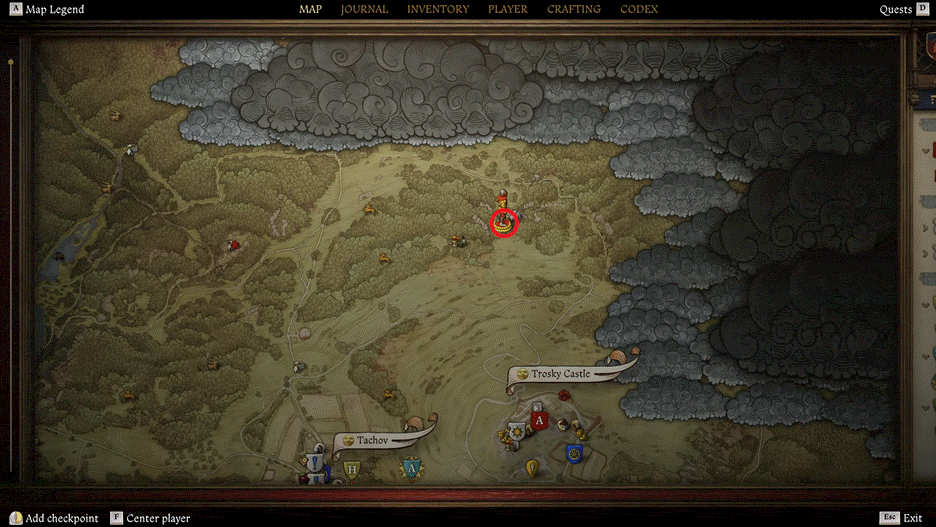
Task: Open the Journal tab
Action: 364,10
